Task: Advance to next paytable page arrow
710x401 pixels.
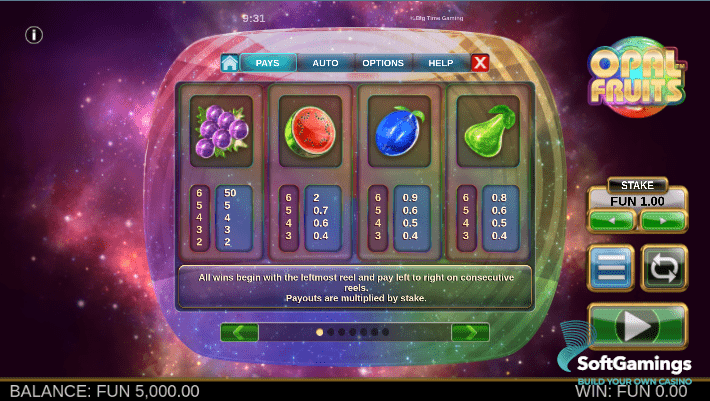Action: (469, 332)
